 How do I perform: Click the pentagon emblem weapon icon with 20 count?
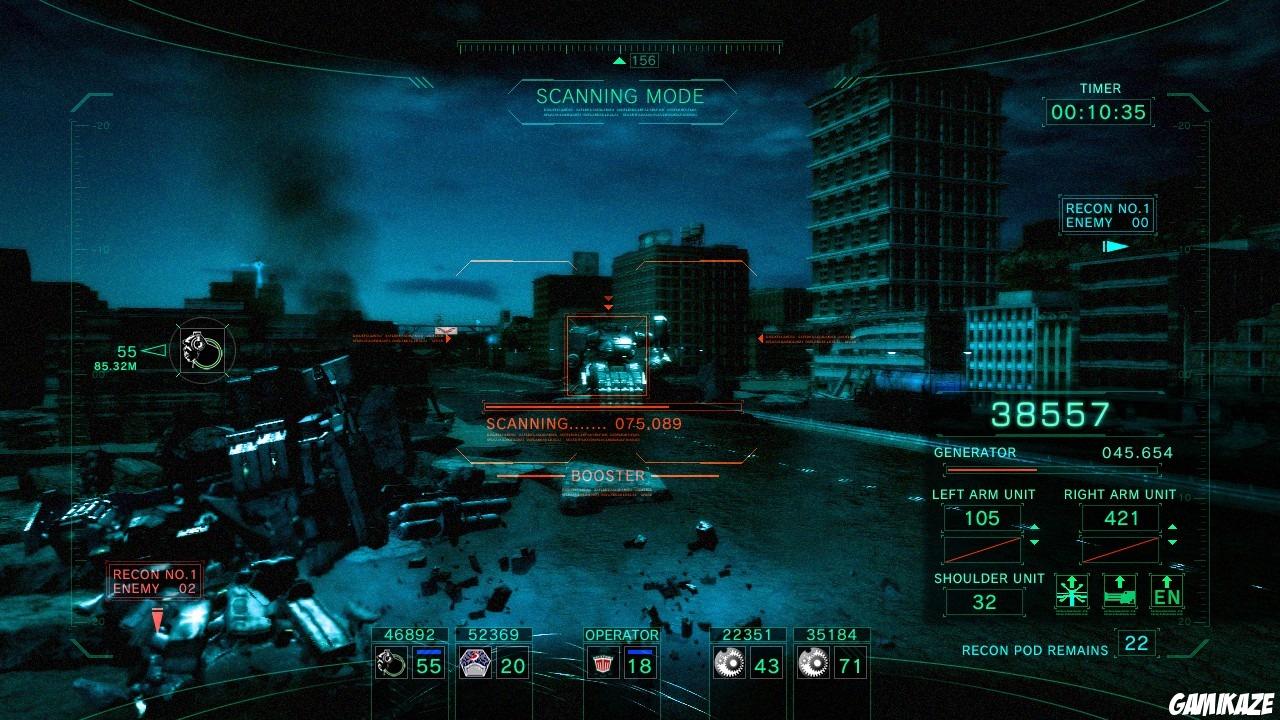[x=473, y=662]
